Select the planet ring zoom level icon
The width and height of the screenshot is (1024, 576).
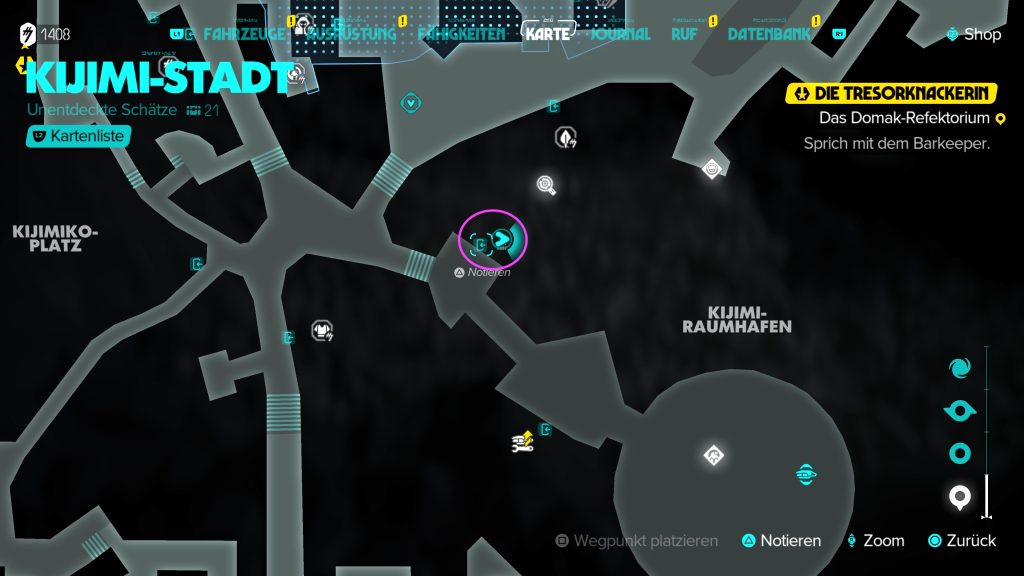click(960, 454)
